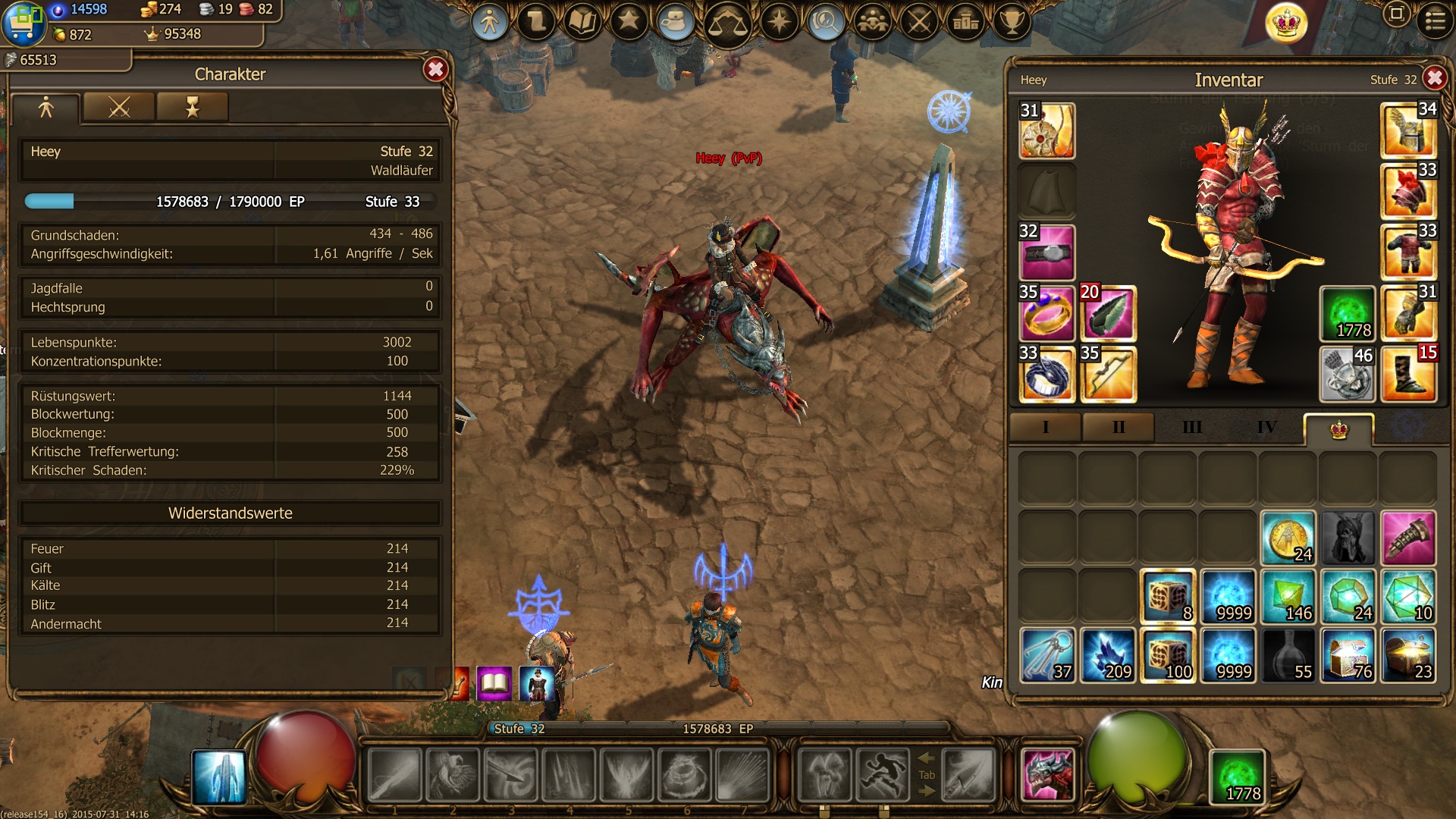Screen dimensions: 1456x819
Task: Choose the equipped bow weapon slot
Action: [1107, 374]
